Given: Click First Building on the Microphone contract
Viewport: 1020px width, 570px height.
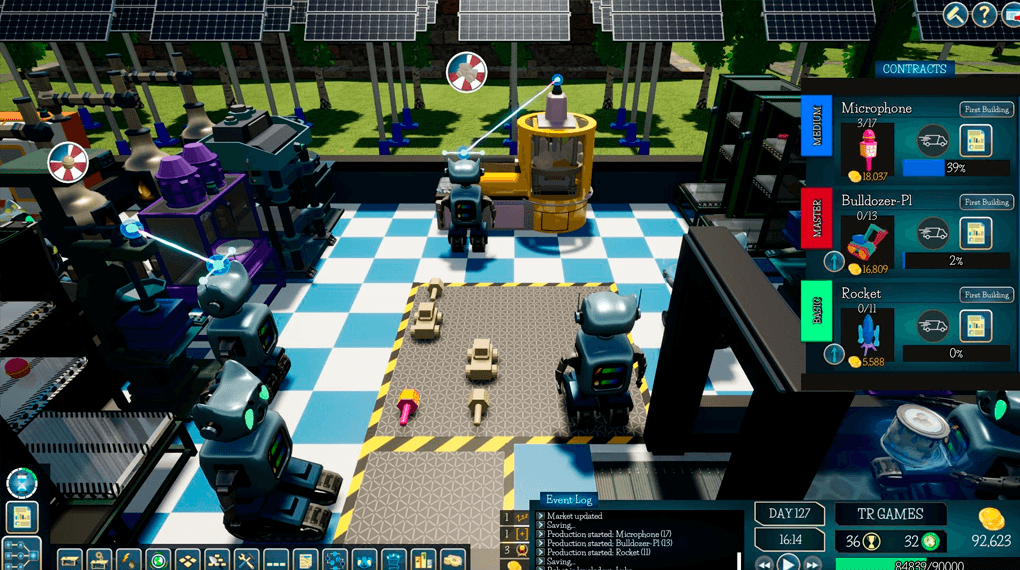Looking at the screenshot, I should click(985, 110).
